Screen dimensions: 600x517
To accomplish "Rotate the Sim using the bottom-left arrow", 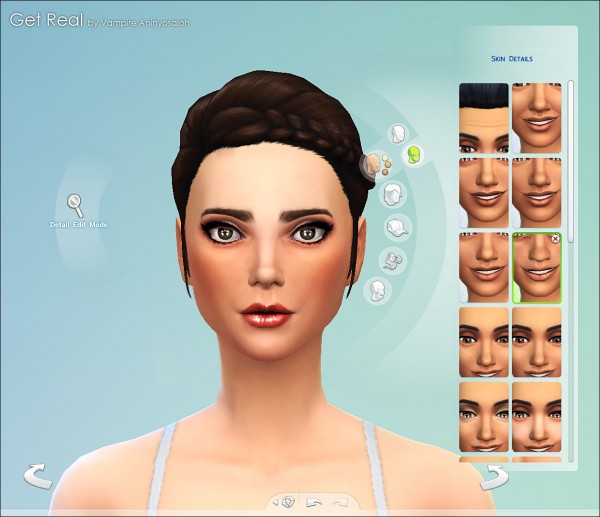I will click(38, 477).
